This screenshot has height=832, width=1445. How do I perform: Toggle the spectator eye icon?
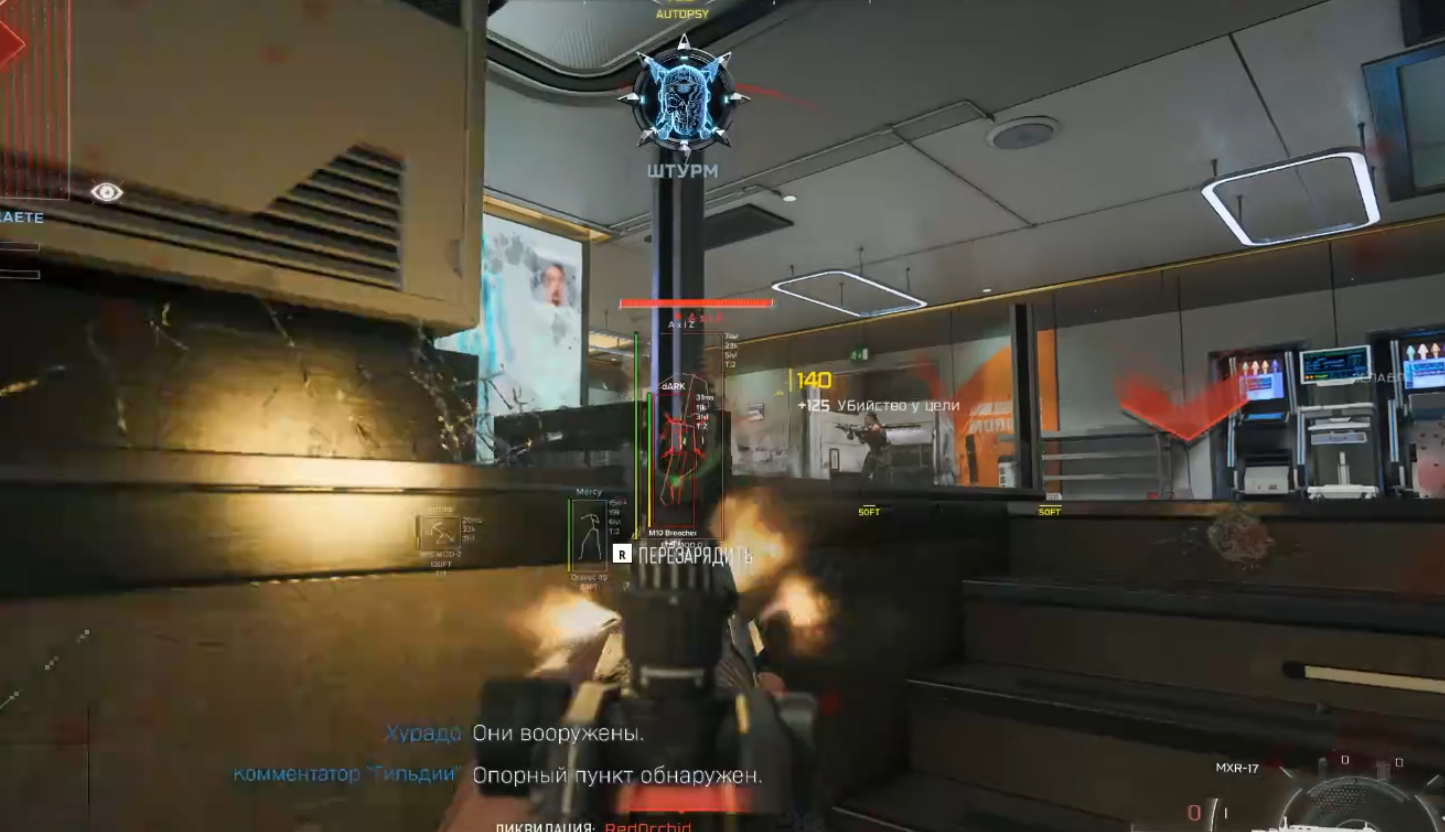click(107, 192)
